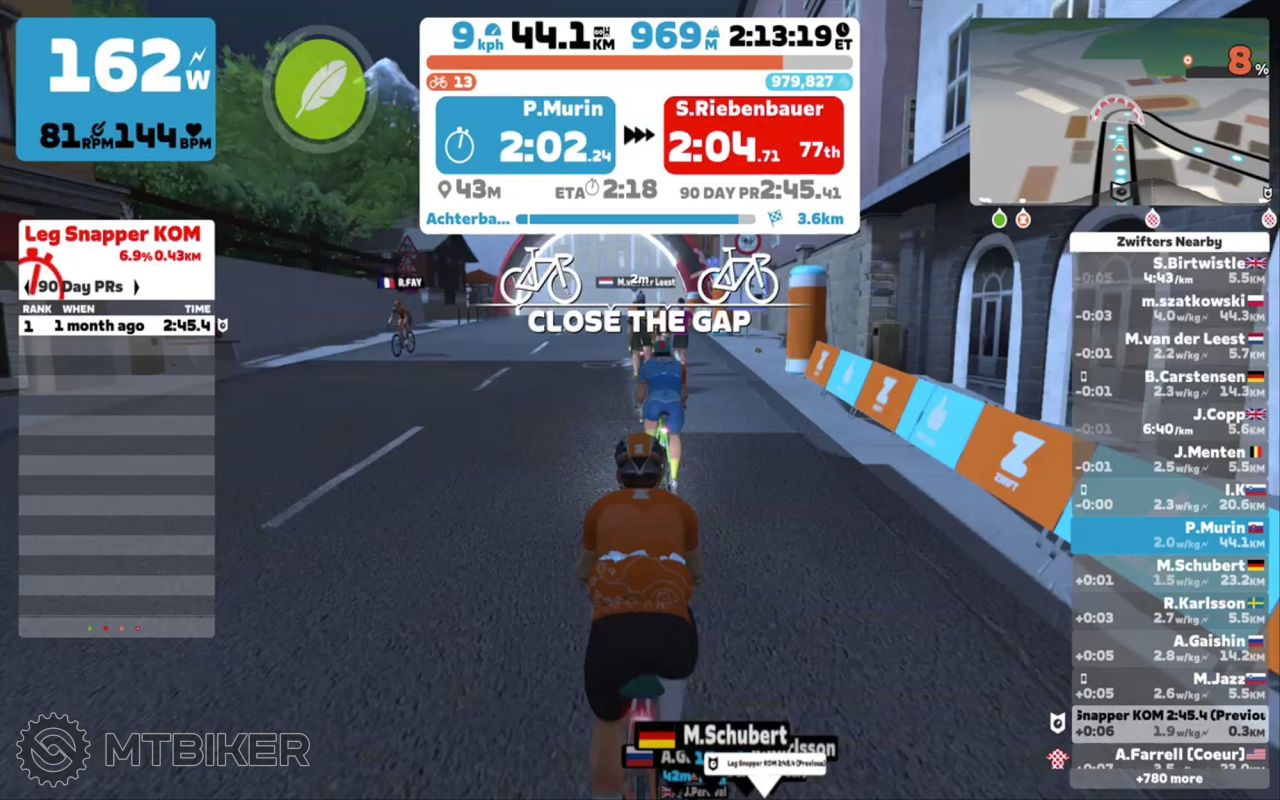This screenshot has width=1280, height=800.
Task: Select B.Carstensen in the rider list
Action: coord(1169,384)
